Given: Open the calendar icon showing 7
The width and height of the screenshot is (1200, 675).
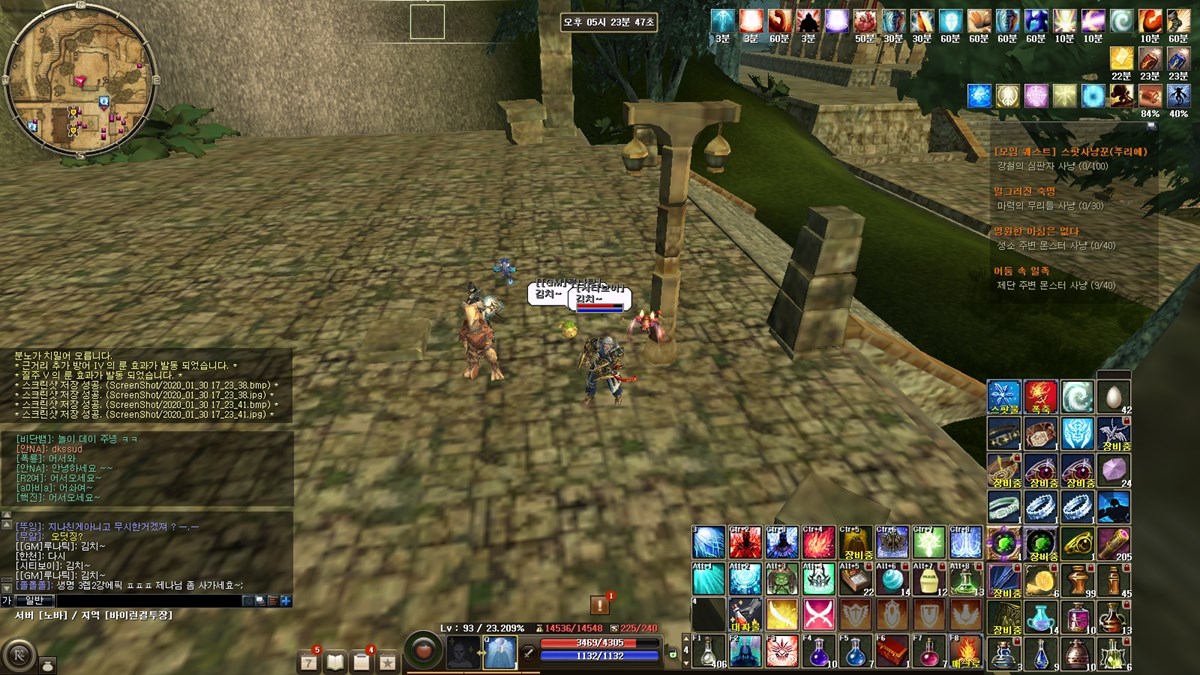Looking at the screenshot, I should coord(309,661).
